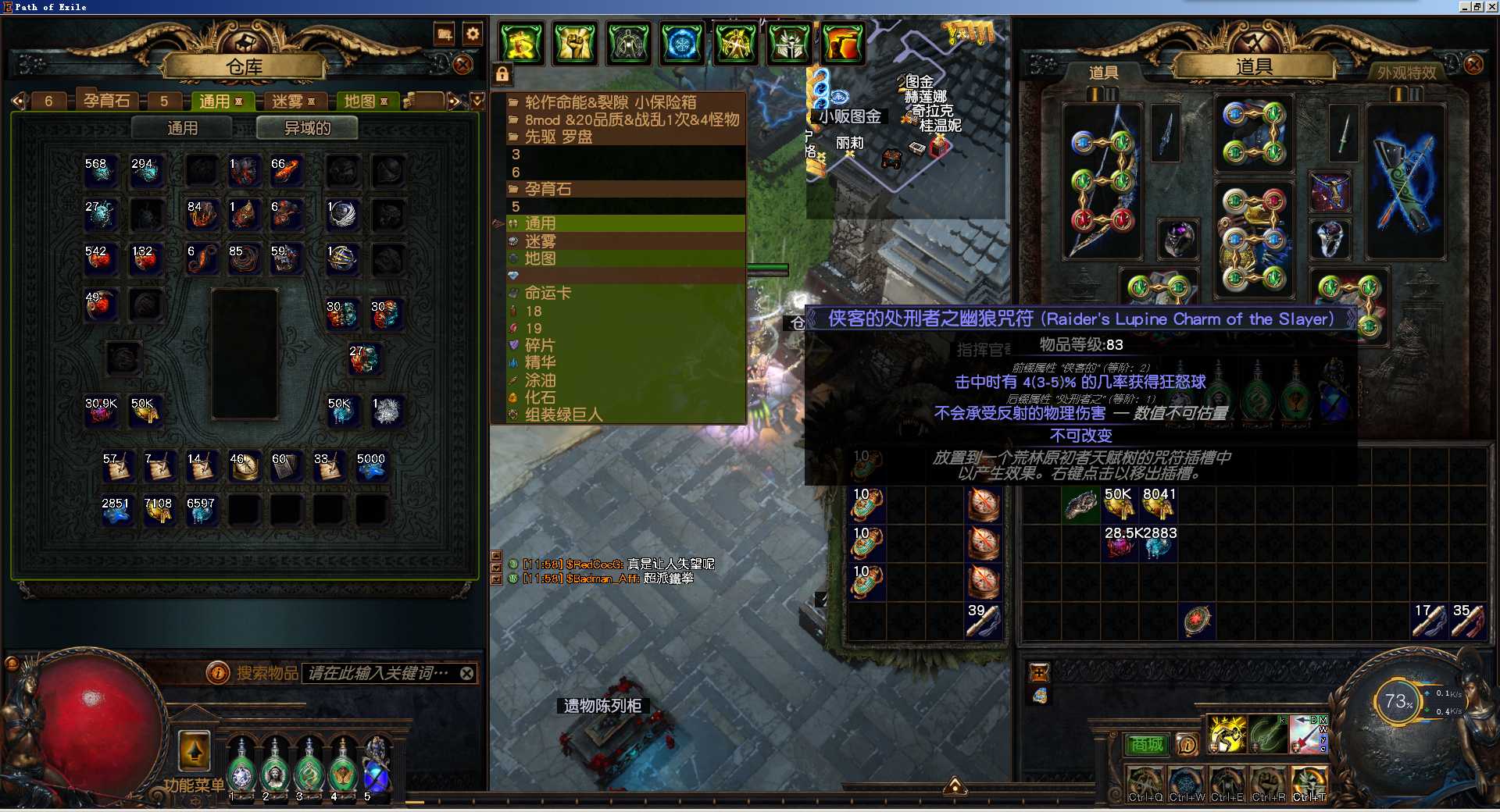
Task: Select the stash currency stack showing 568
Action: click(x=100, y=170)
